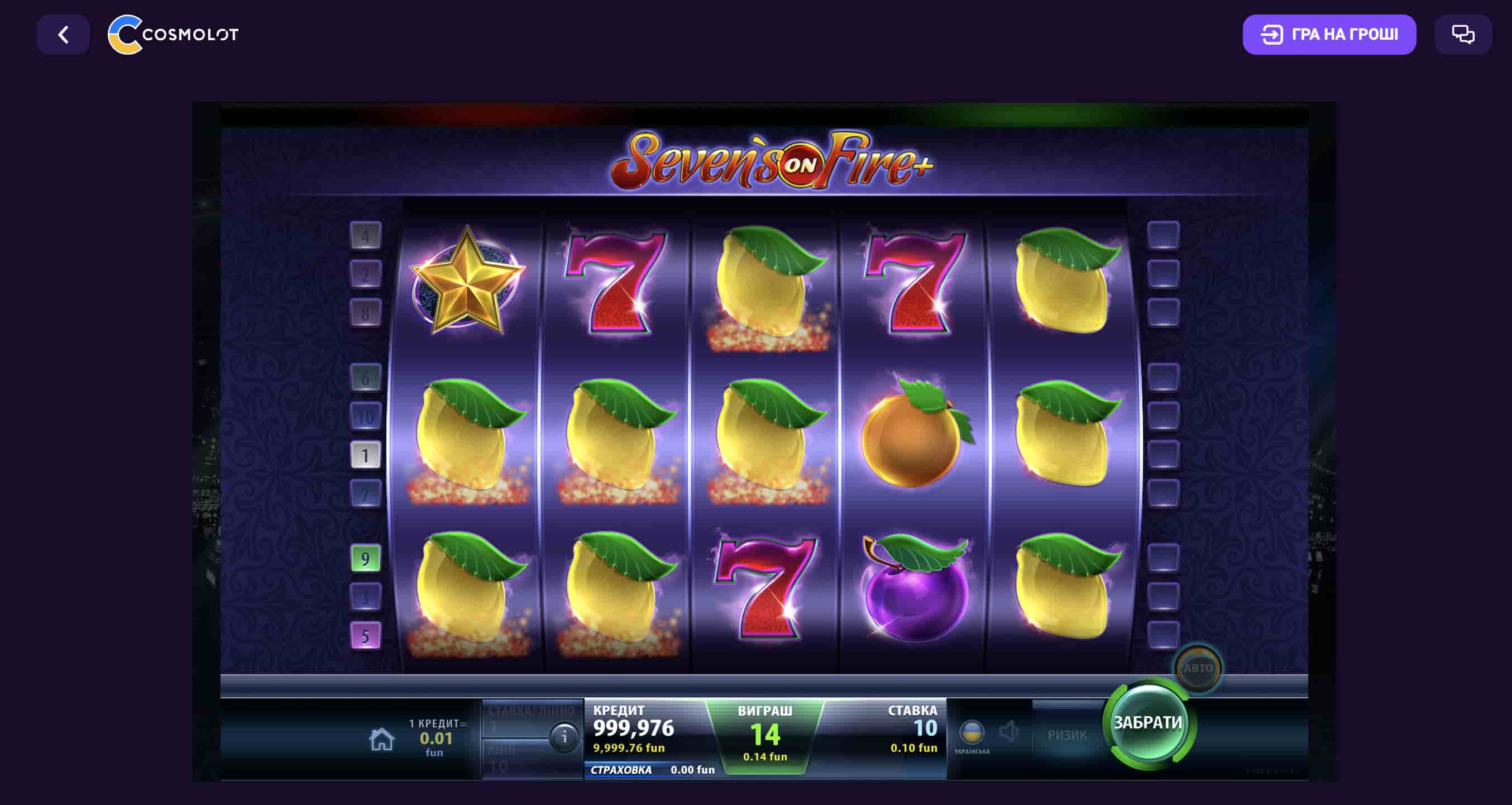The width and height of the screenshot is (1512, 805).
Task: Click the ГРА НА ГРОШІ real-money button
Action: (1329, 35)
